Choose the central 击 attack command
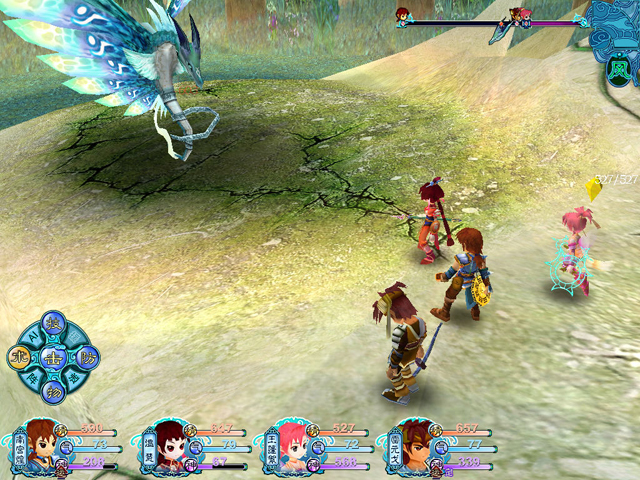The image size is (640, 480). [55, 357]
